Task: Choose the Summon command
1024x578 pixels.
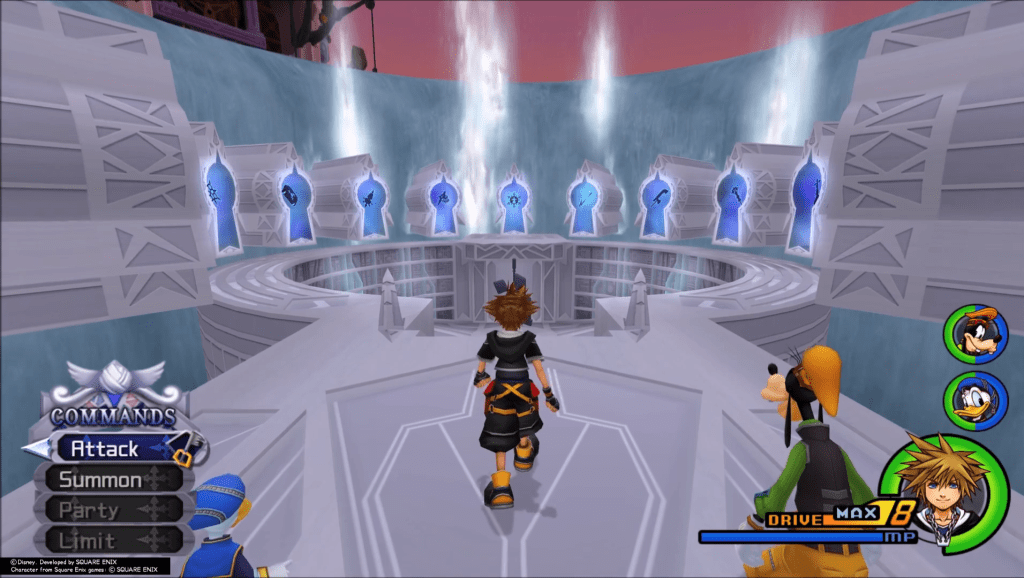Action: coord(100,479)
